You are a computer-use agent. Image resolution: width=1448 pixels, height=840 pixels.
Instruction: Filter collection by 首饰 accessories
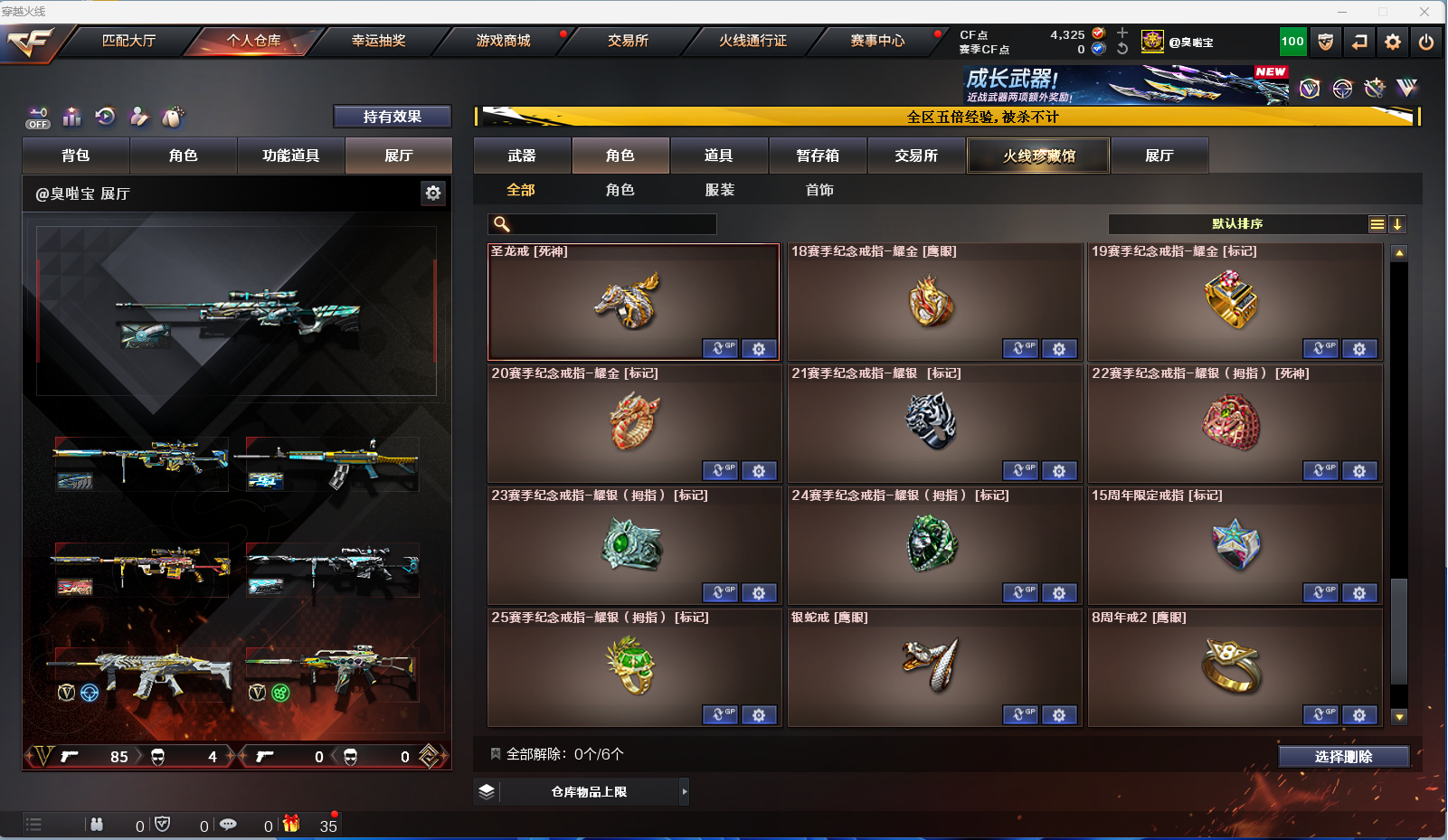click(x=819, y=190)
